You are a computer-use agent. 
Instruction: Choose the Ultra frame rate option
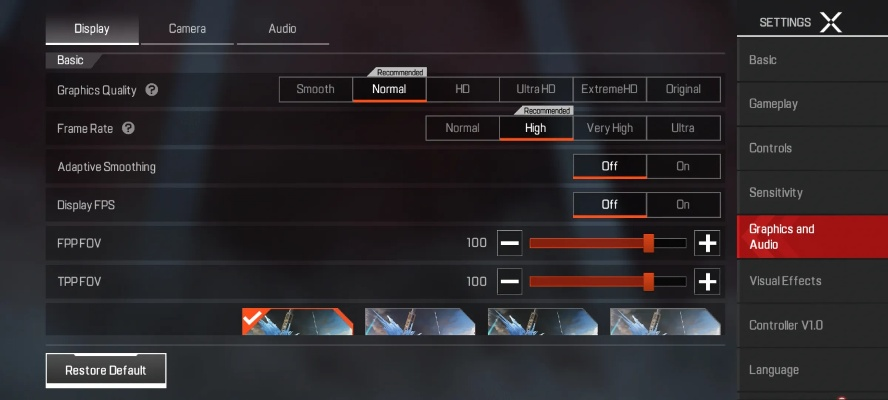[x=683, y=128]
